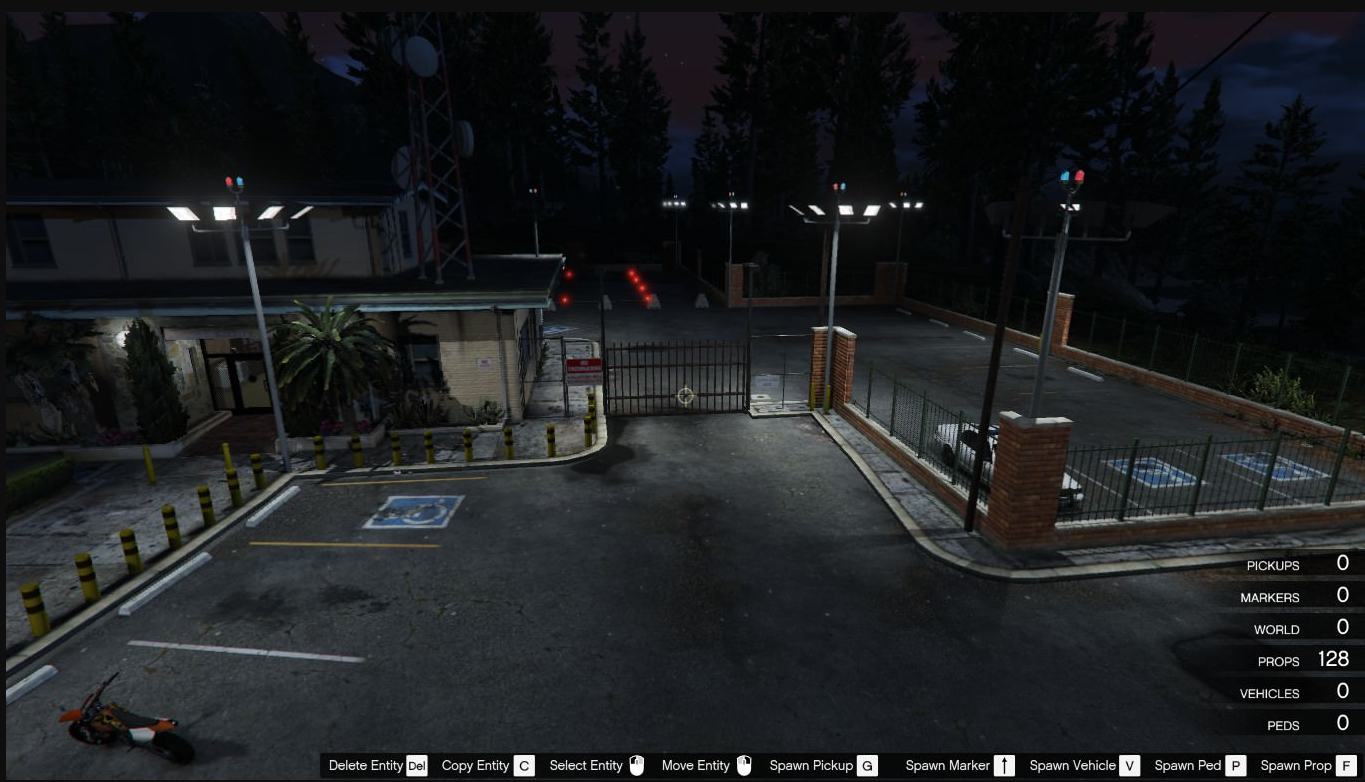Select the Spawn Prop action label
This screenshot has width=1365, height=782.
pos(1295,765)
